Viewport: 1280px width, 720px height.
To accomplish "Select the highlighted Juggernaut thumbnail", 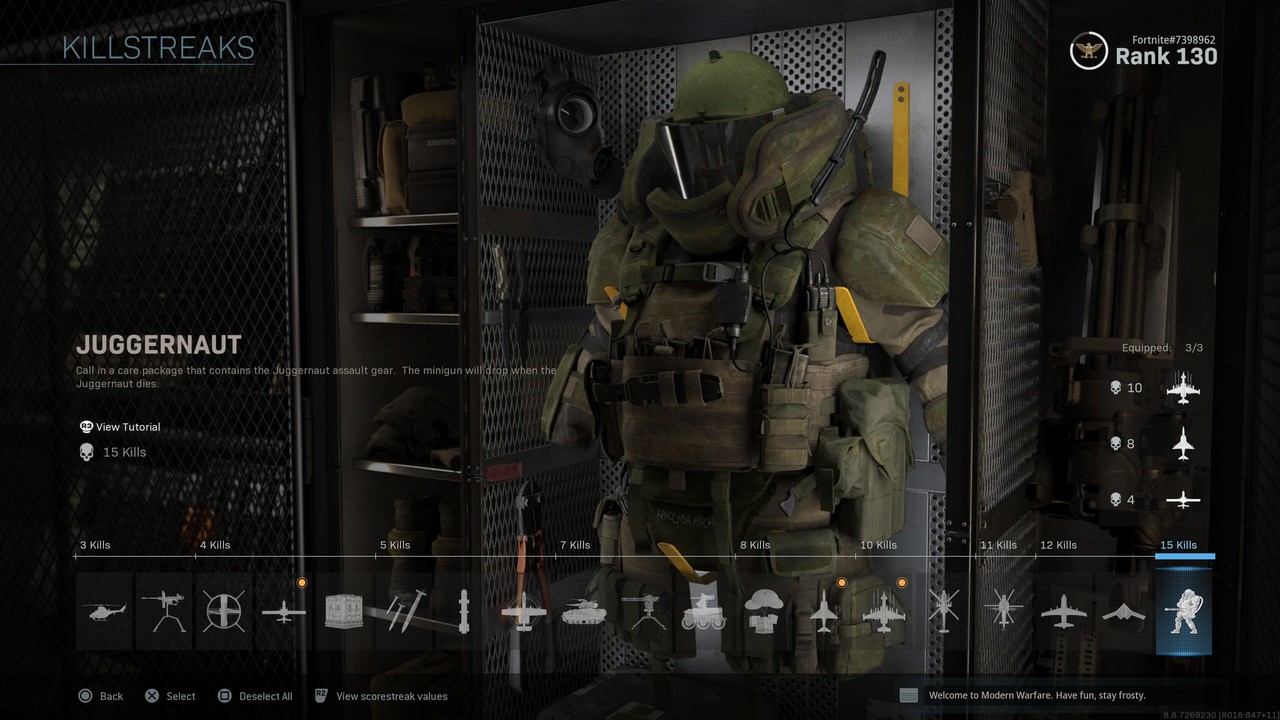I will [1184, 610].
